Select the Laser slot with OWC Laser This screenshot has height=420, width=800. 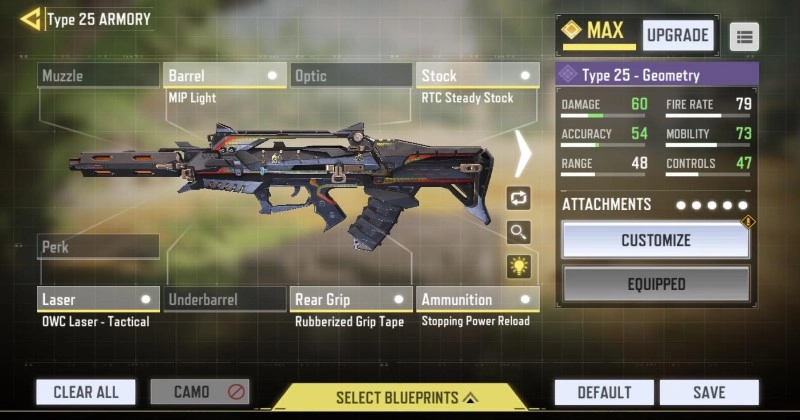coord(98,299)
